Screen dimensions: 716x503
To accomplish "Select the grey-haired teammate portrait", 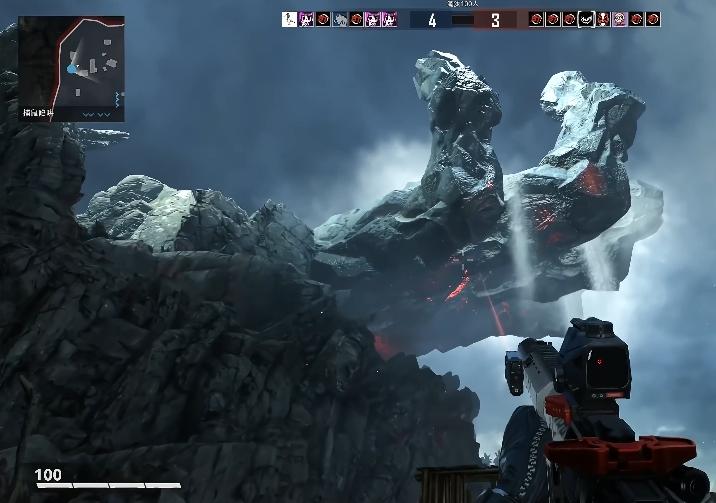I will [x=340, y=19].
